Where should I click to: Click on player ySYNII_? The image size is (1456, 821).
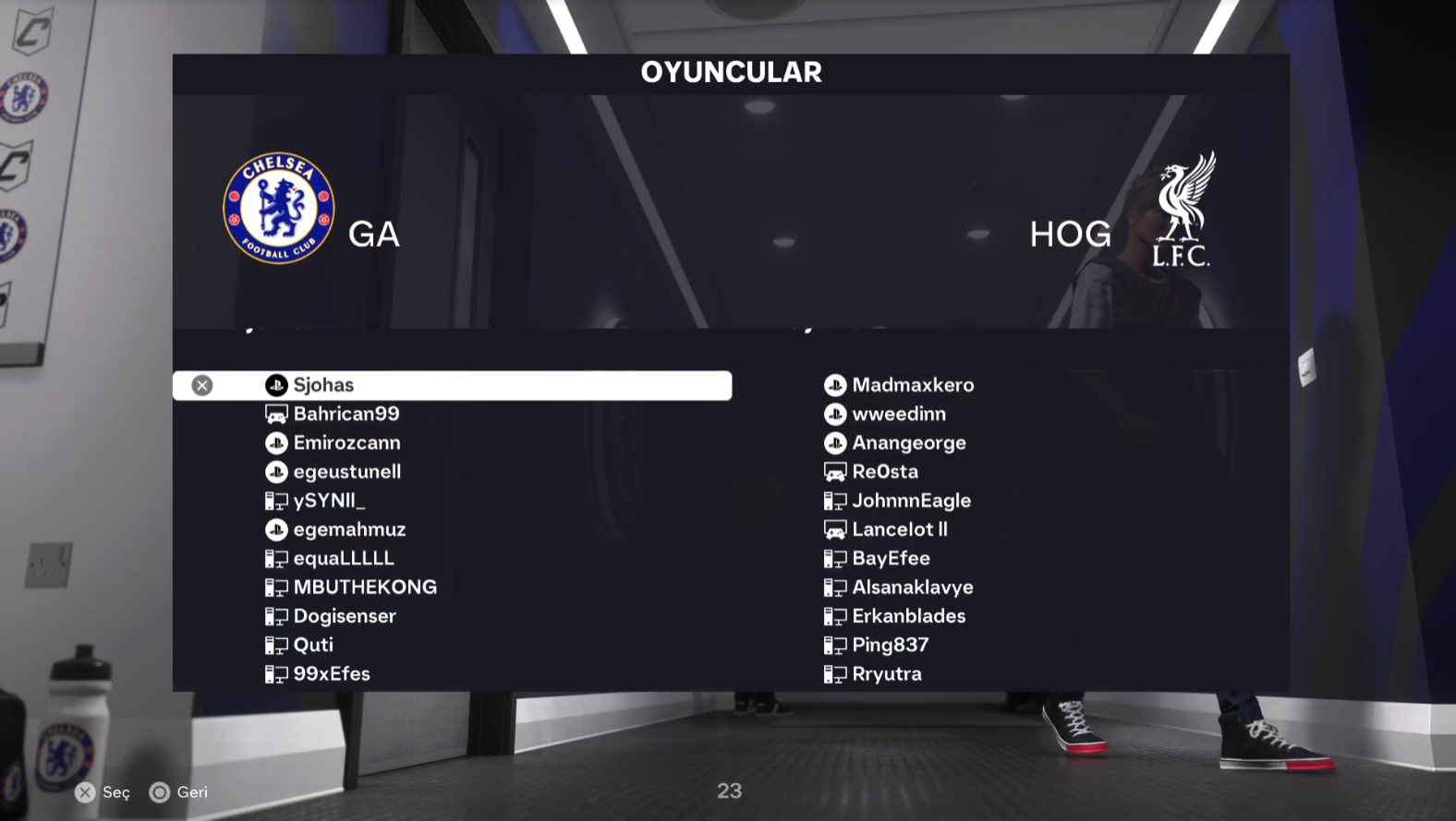(329, 501)
